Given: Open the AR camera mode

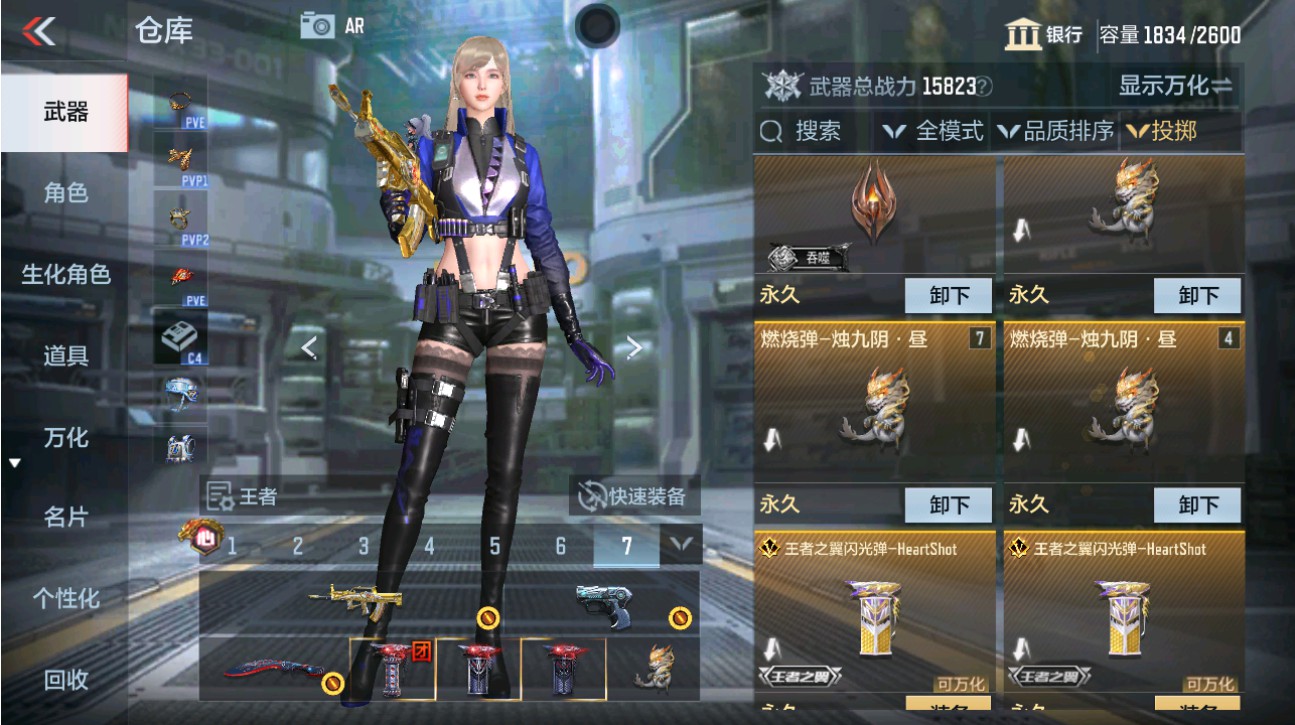Looking at the screenshot, I should click(319, 27).
